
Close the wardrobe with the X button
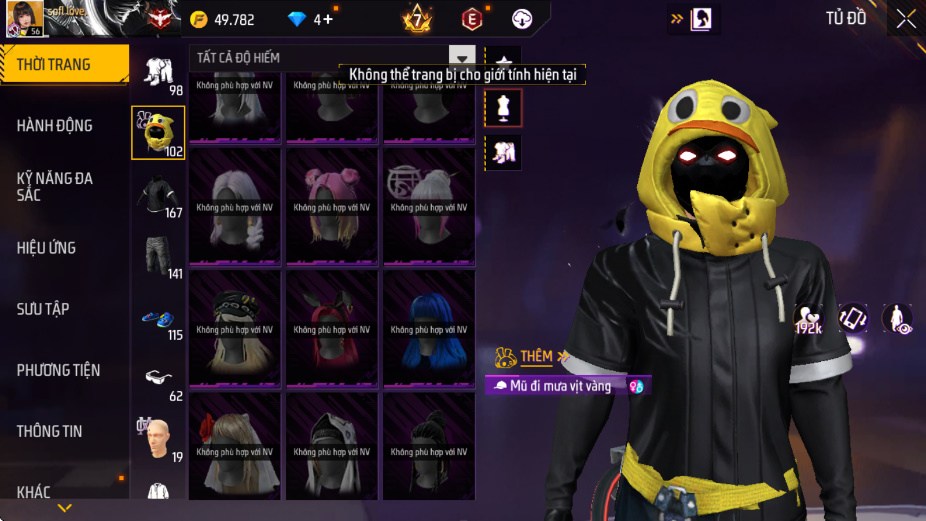point(905,19)
